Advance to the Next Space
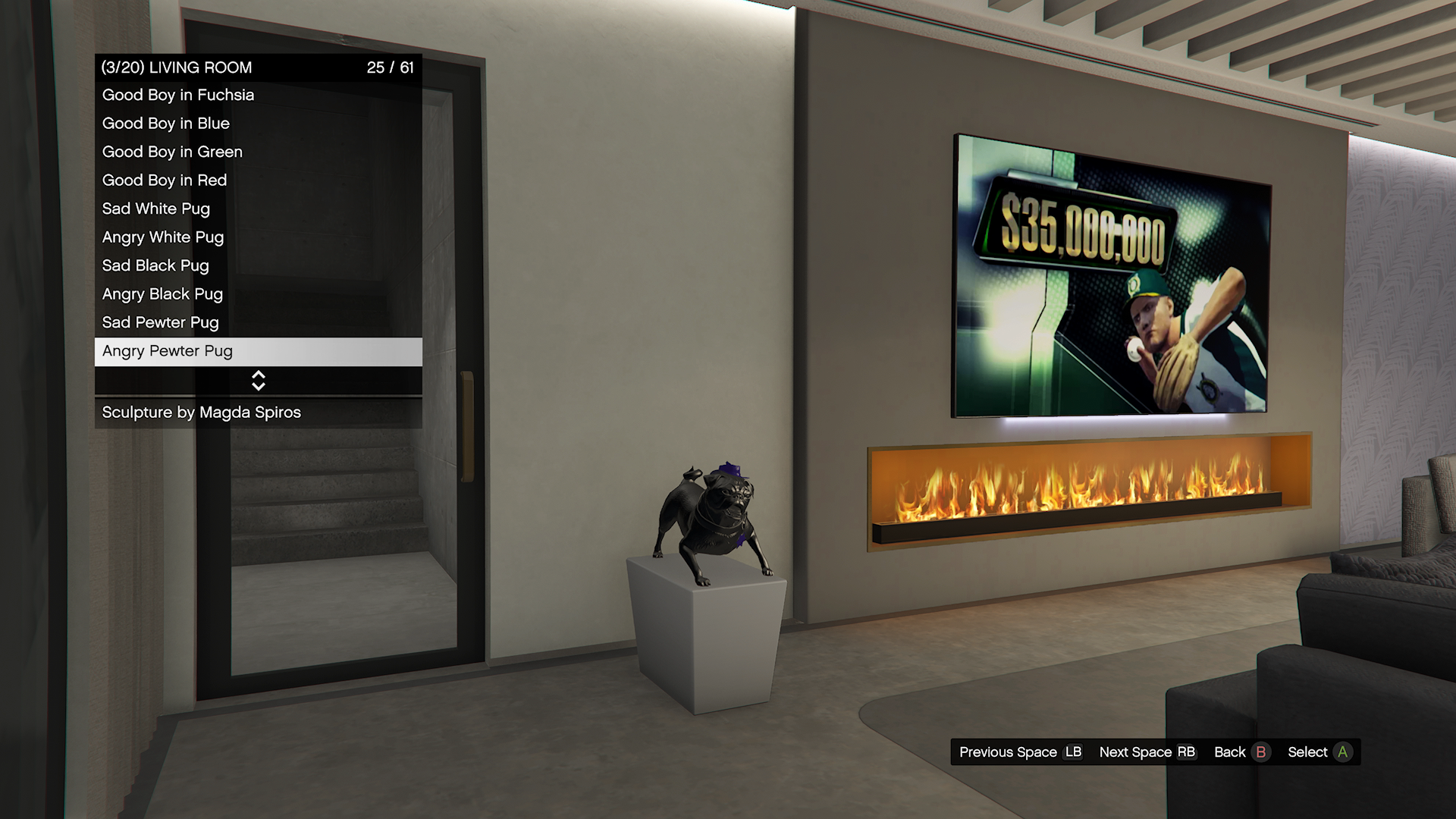Screen dimensions: 1456x819 click(x=1147, y=752)
